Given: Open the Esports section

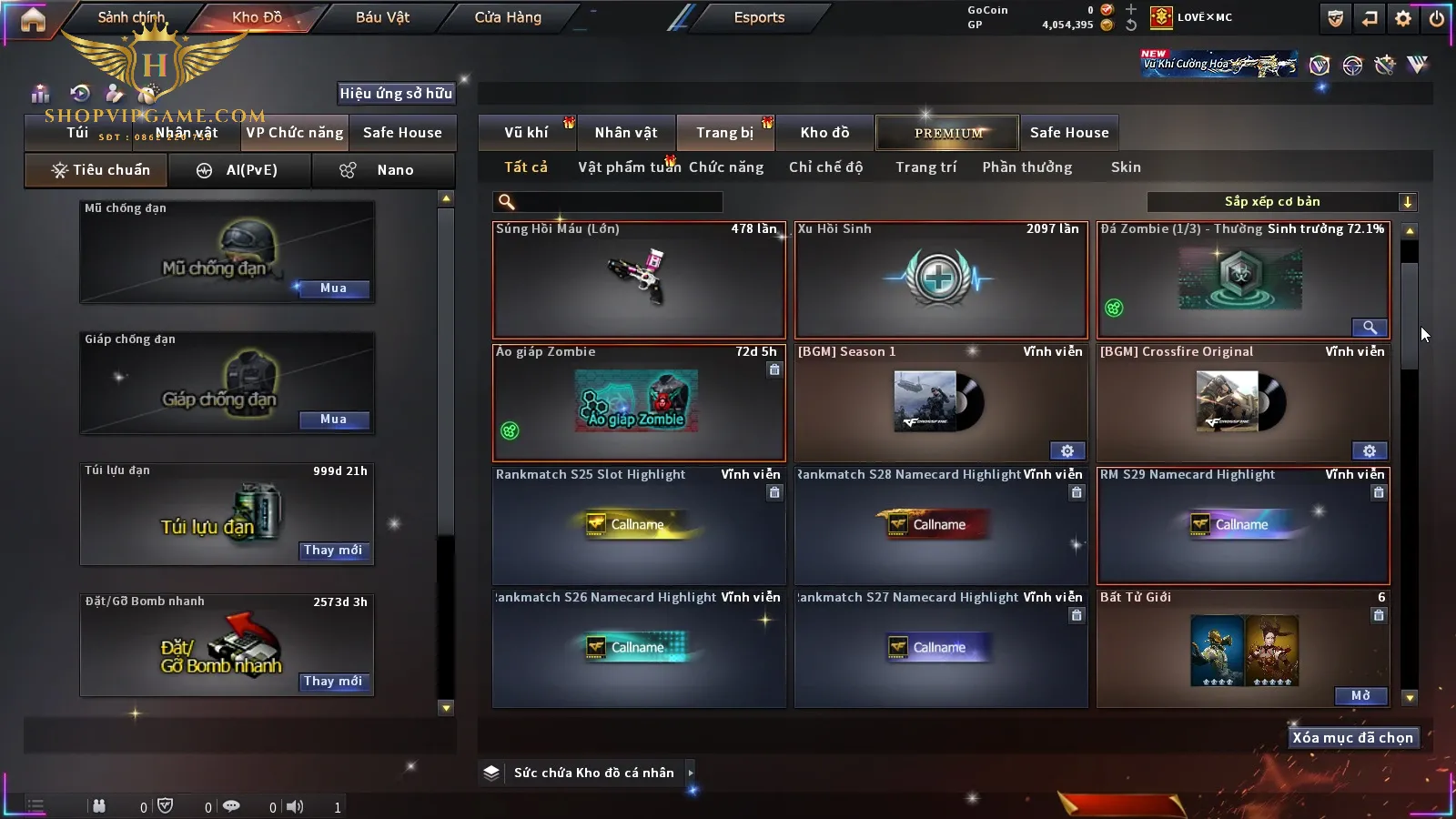Looking at the screenshot, I should tap(759, 17).
